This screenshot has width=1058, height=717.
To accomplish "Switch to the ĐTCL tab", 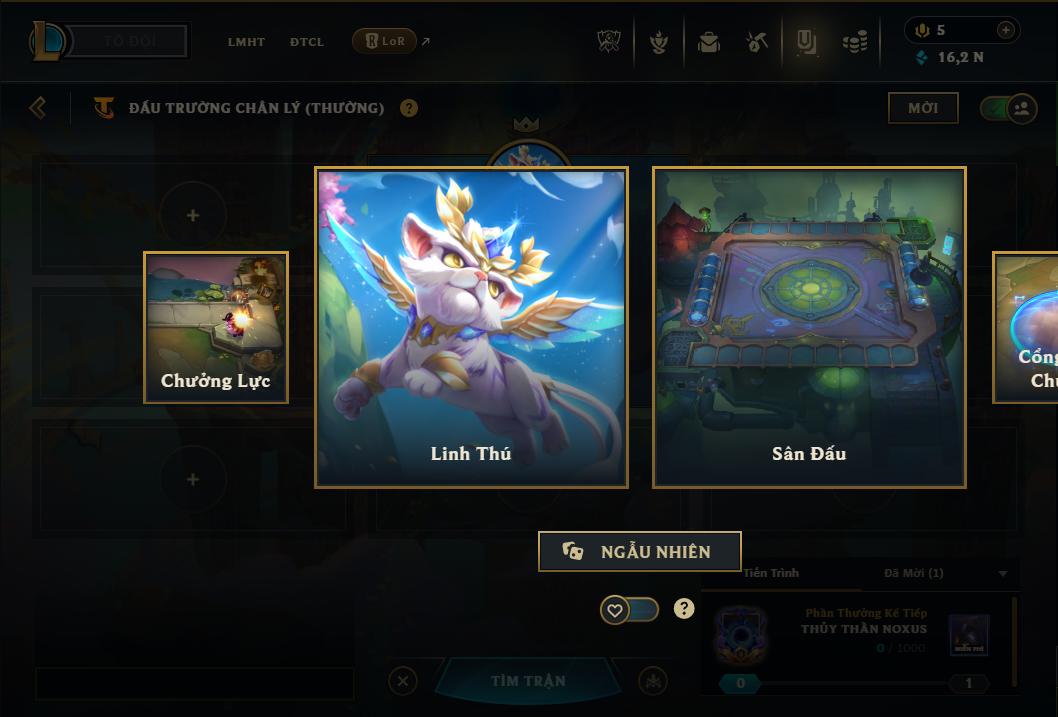I will tap(307, 42).
